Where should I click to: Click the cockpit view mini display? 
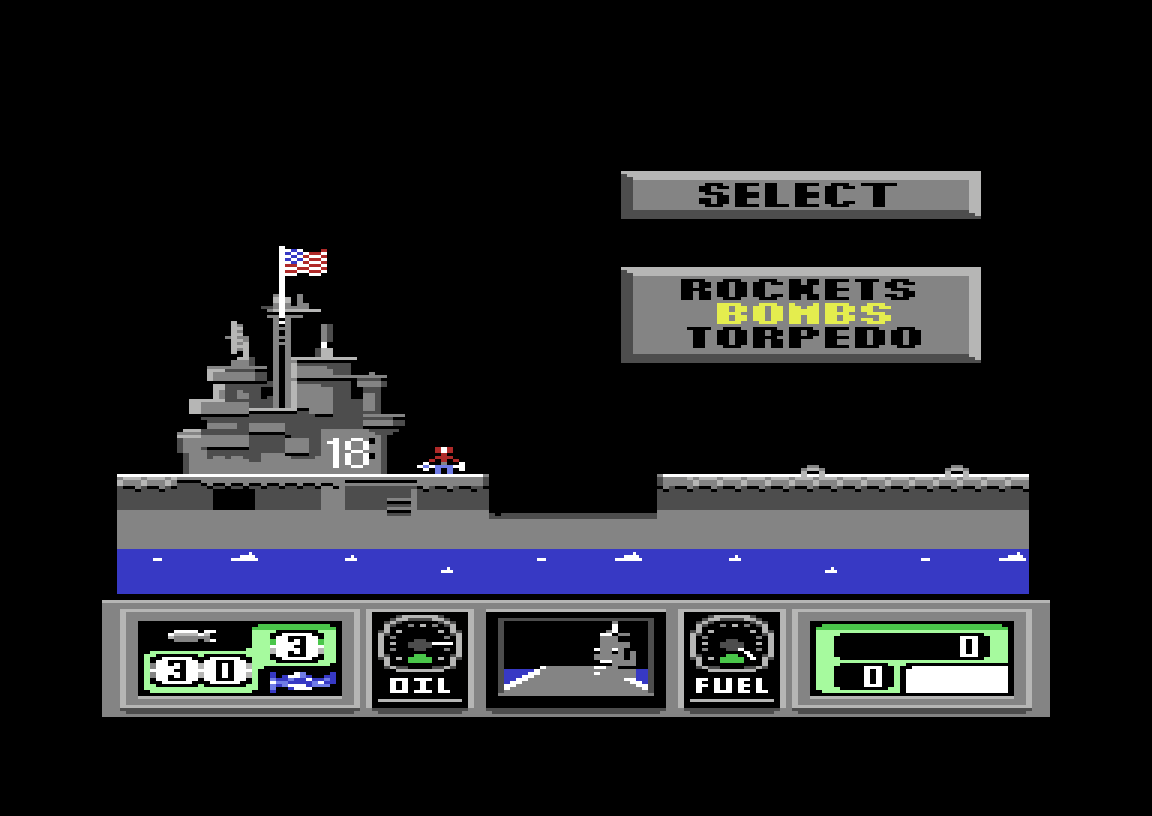(575, 657)
